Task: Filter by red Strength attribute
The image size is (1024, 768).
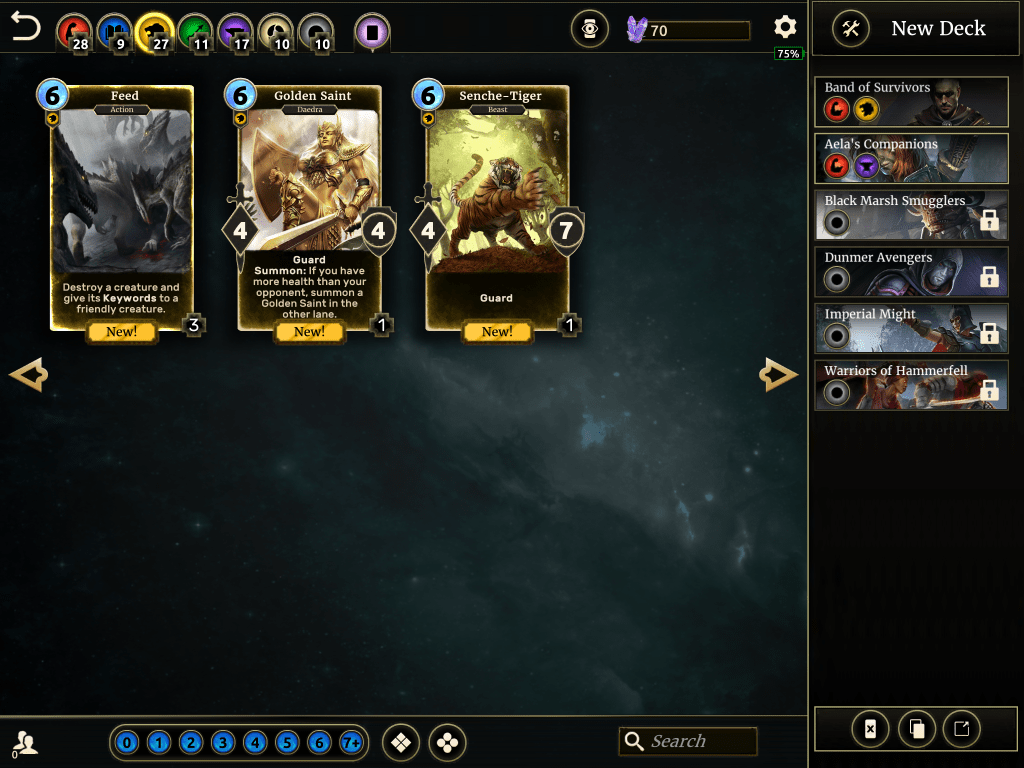Action: pos(72,31)
